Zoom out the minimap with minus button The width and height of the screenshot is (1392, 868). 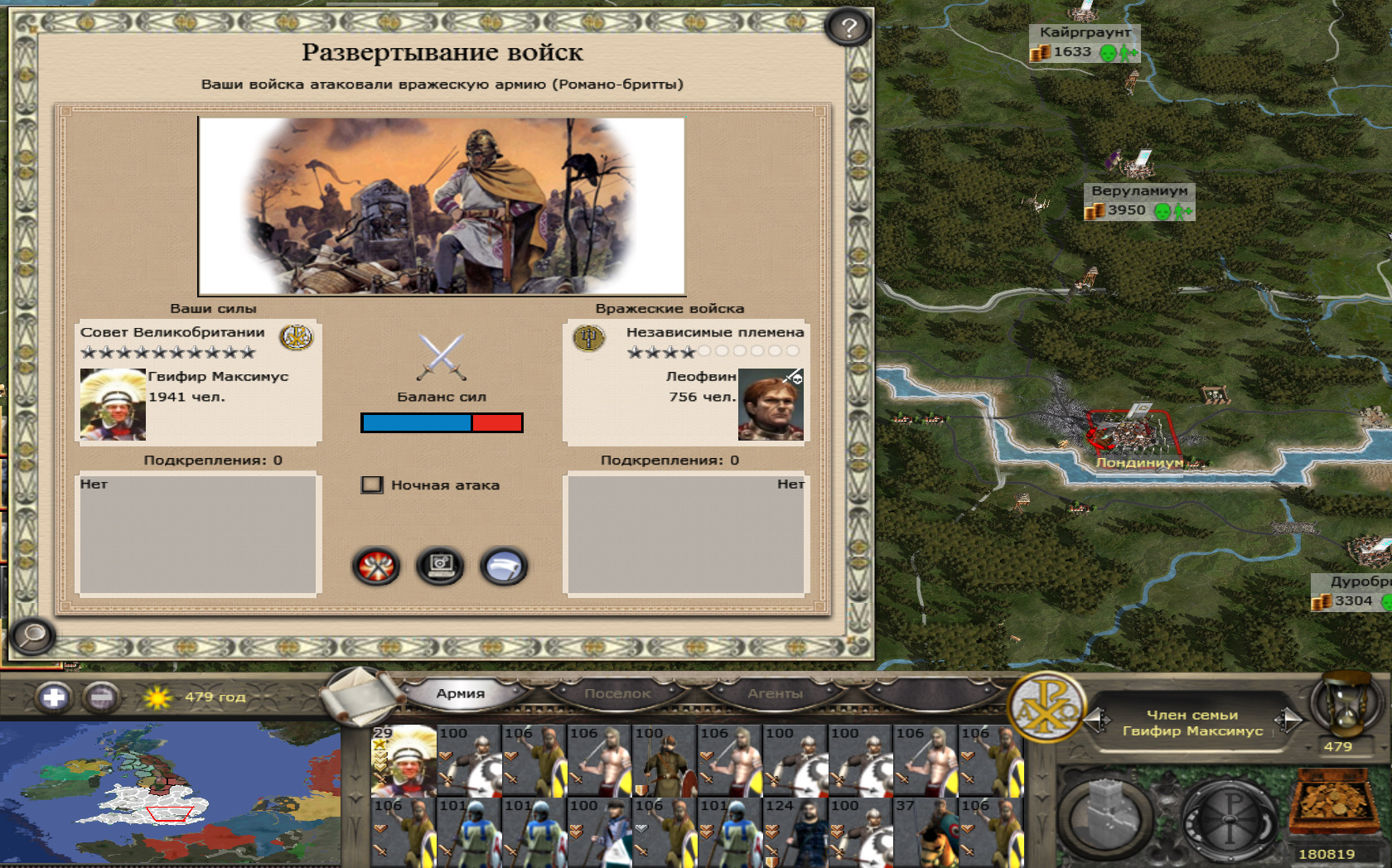(x=101, y=697)
